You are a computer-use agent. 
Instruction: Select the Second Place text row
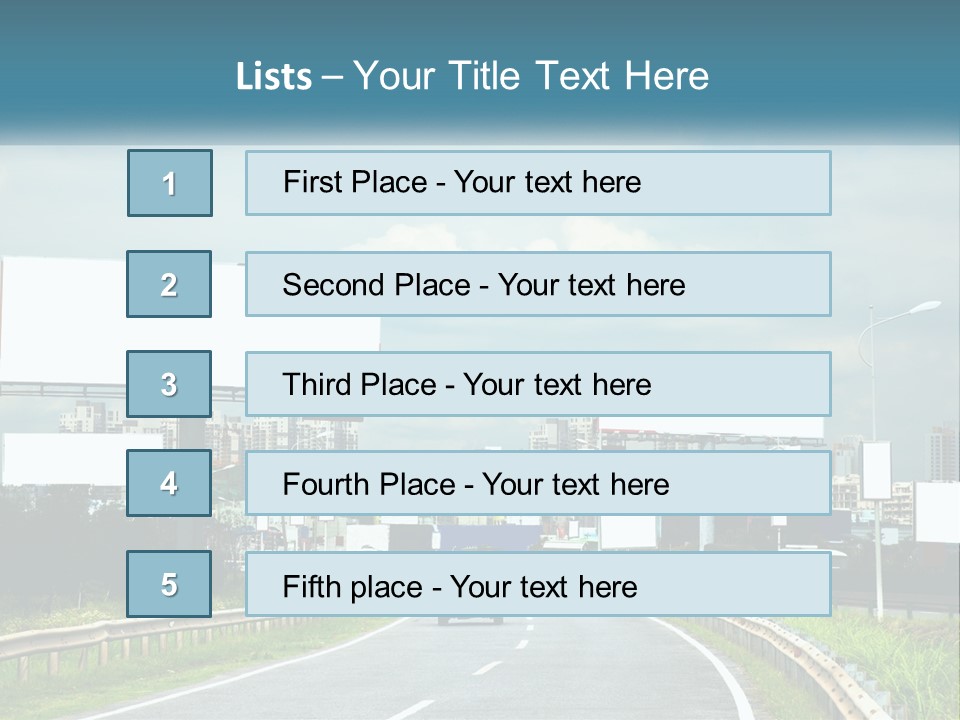538,284
